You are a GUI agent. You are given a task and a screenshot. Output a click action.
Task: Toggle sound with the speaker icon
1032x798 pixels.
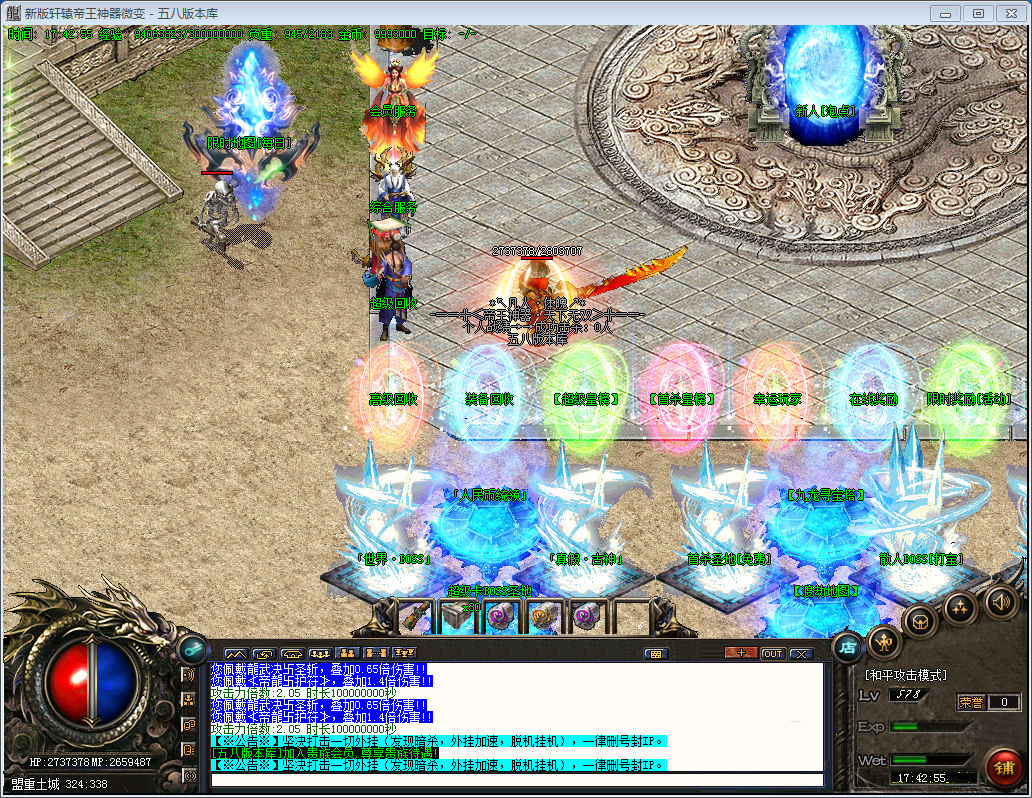pyautogui.click(x=1000, y=602)
